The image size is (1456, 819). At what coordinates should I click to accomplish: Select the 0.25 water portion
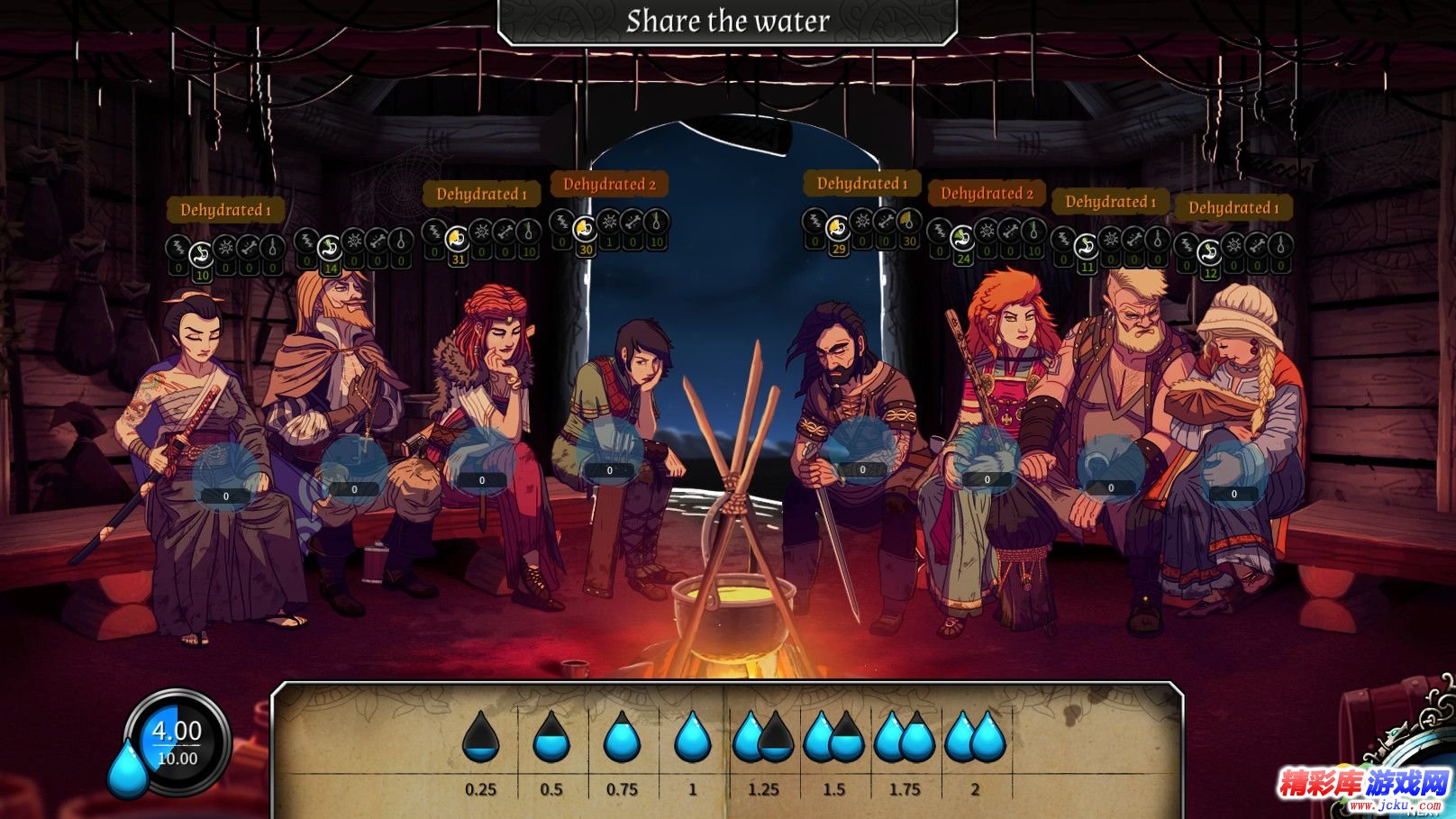click(x=480, y=737)
